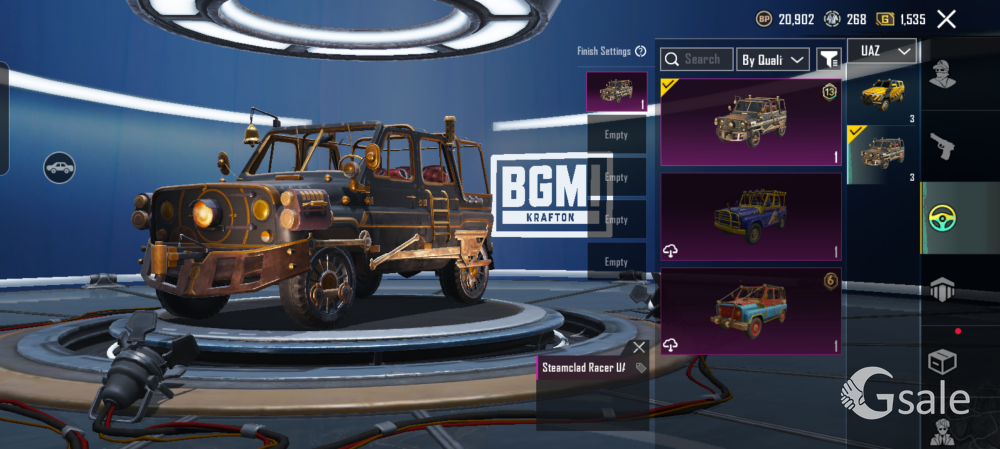Switch to the character outfit tab
The width and height of the screenshot is (1000, 449).
coord(941,74)
